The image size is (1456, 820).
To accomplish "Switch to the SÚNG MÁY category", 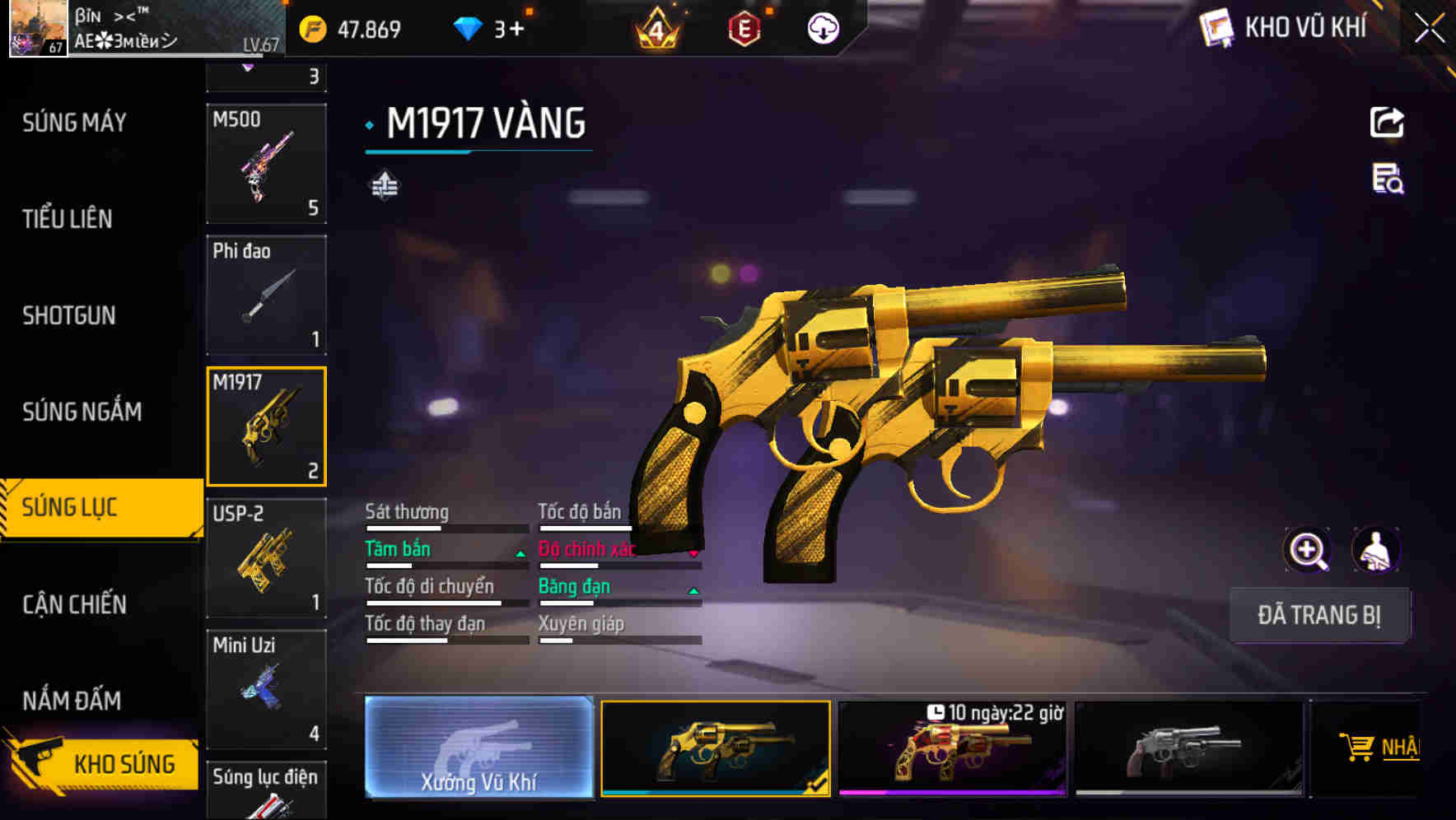I will tap(74, 123).
